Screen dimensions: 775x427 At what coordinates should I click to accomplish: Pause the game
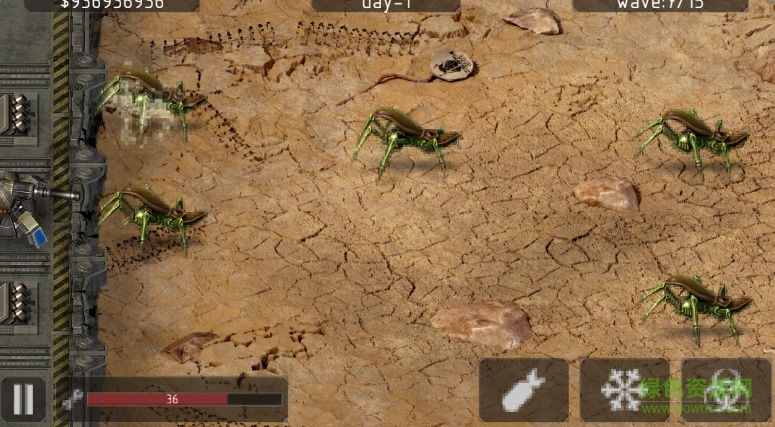23,400
